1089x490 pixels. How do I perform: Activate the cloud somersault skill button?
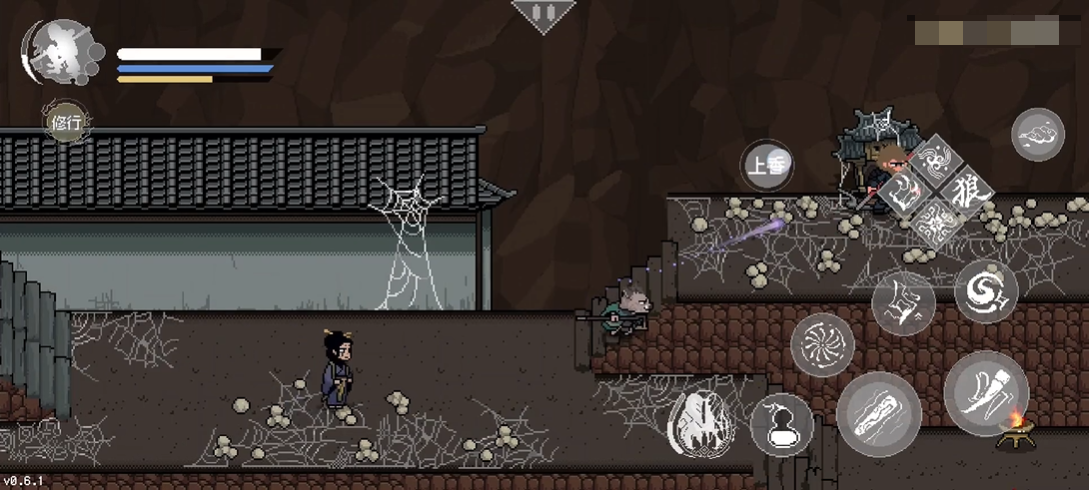1037,135
